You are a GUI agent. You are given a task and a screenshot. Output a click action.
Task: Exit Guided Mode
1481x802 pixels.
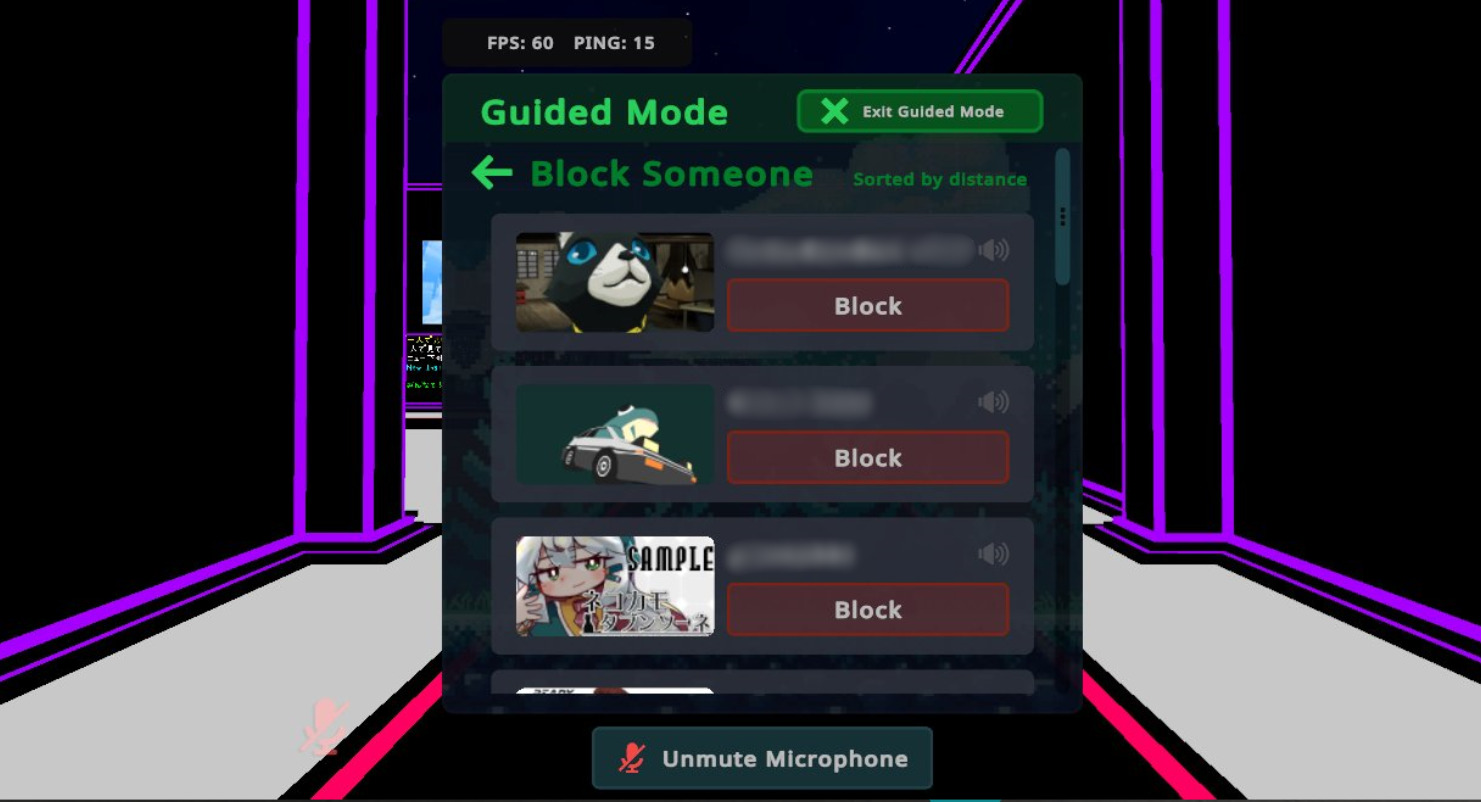pos(919,111)
